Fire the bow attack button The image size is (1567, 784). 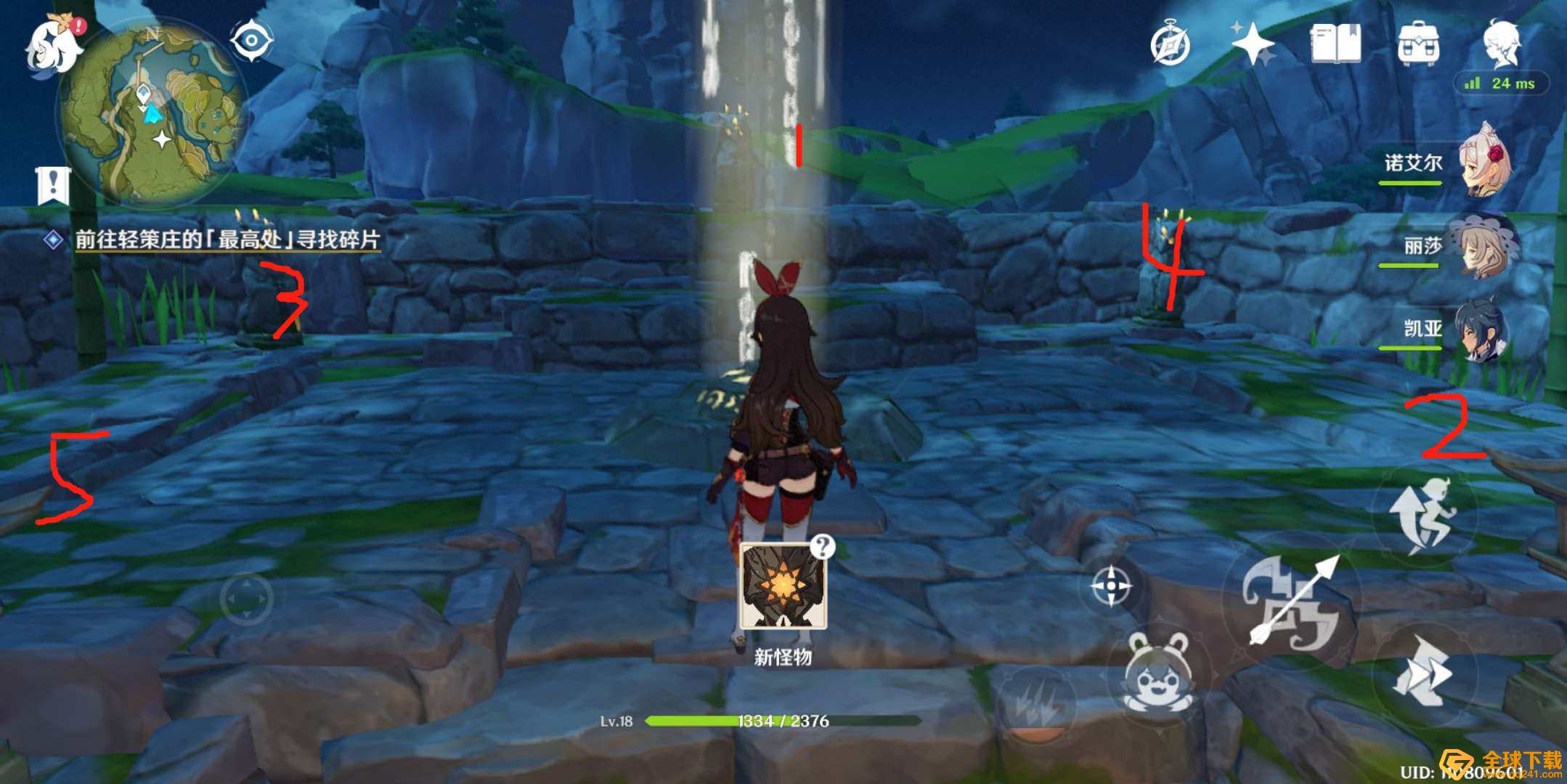[x=1291, y=604]
